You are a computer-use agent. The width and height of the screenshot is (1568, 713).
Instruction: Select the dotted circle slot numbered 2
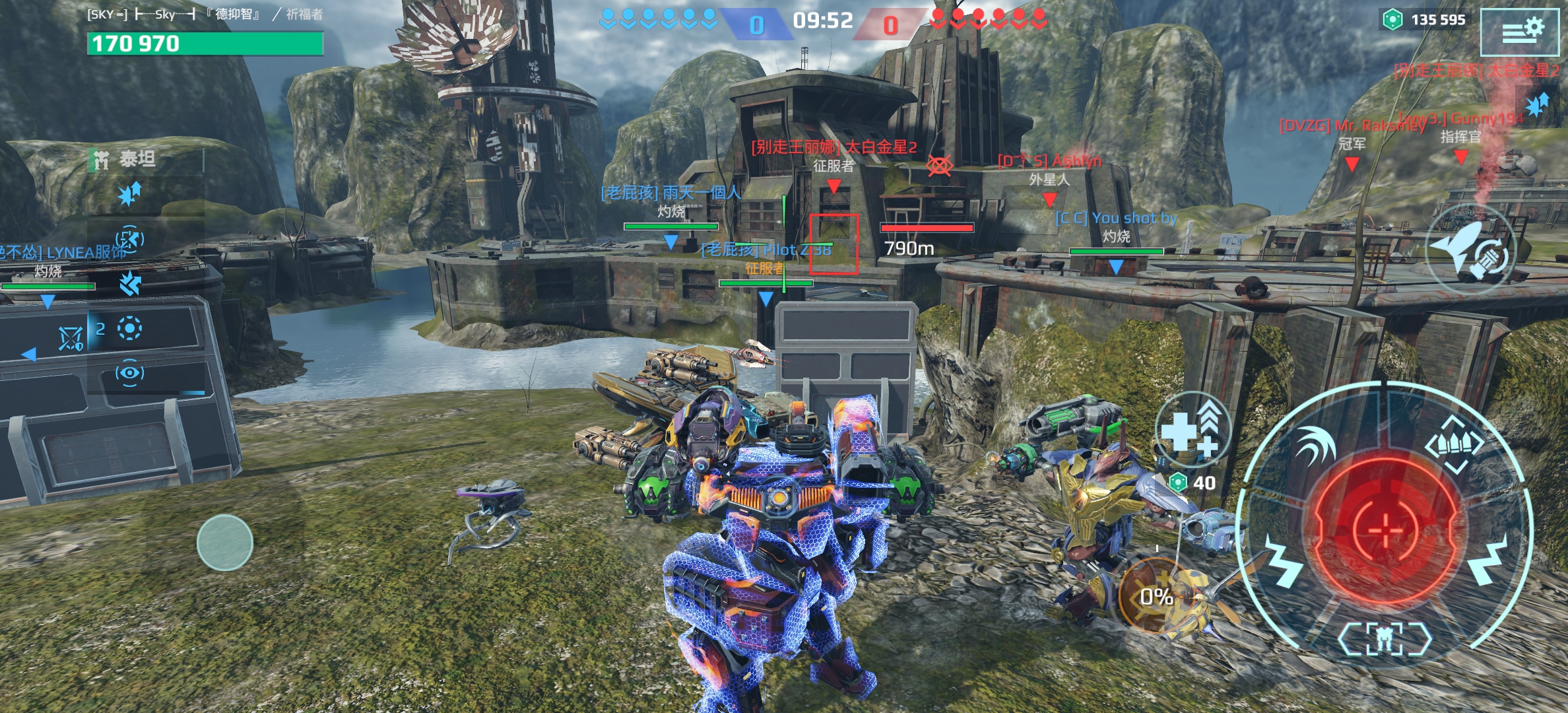pyautogui.click(x=129, y=328)
